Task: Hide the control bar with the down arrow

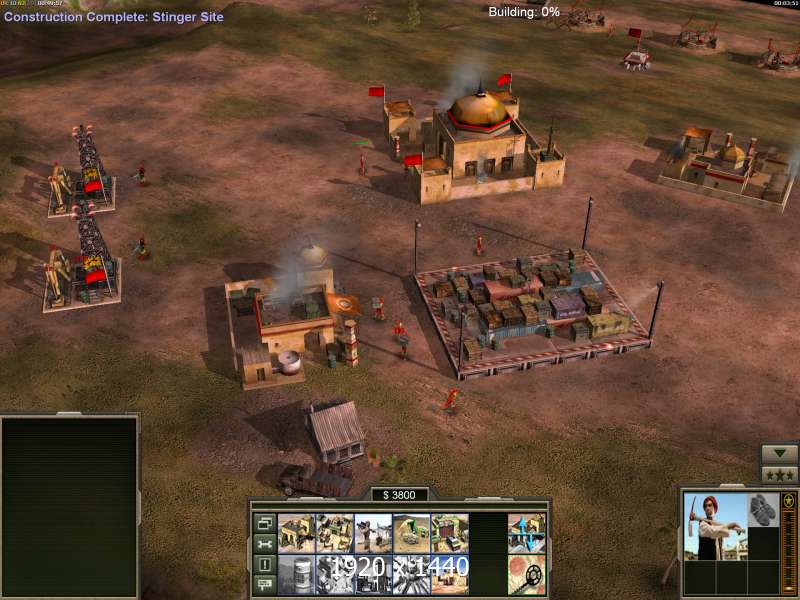Action: click(779, 454)
